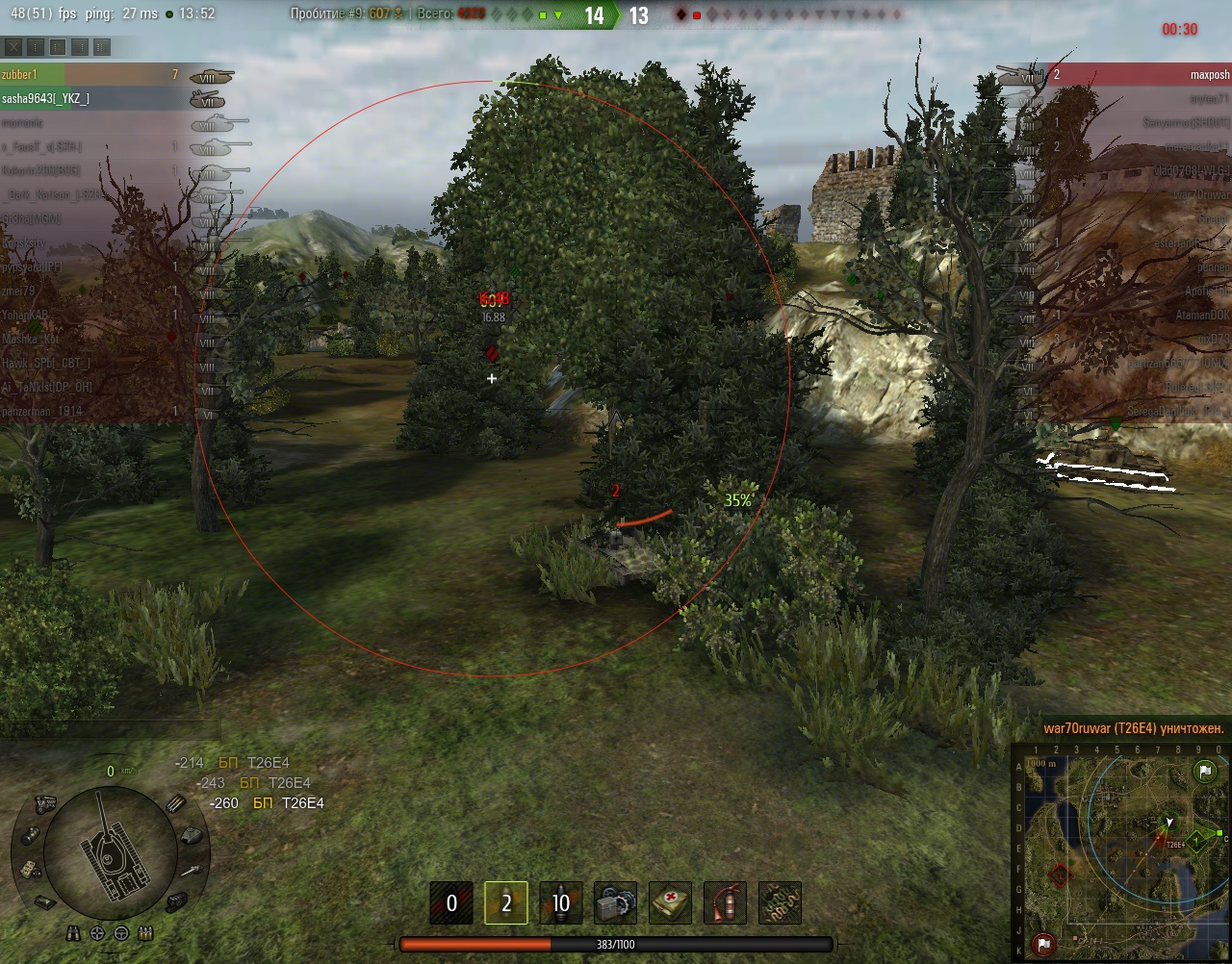Click the binoculars crew icon

point(75,932)
